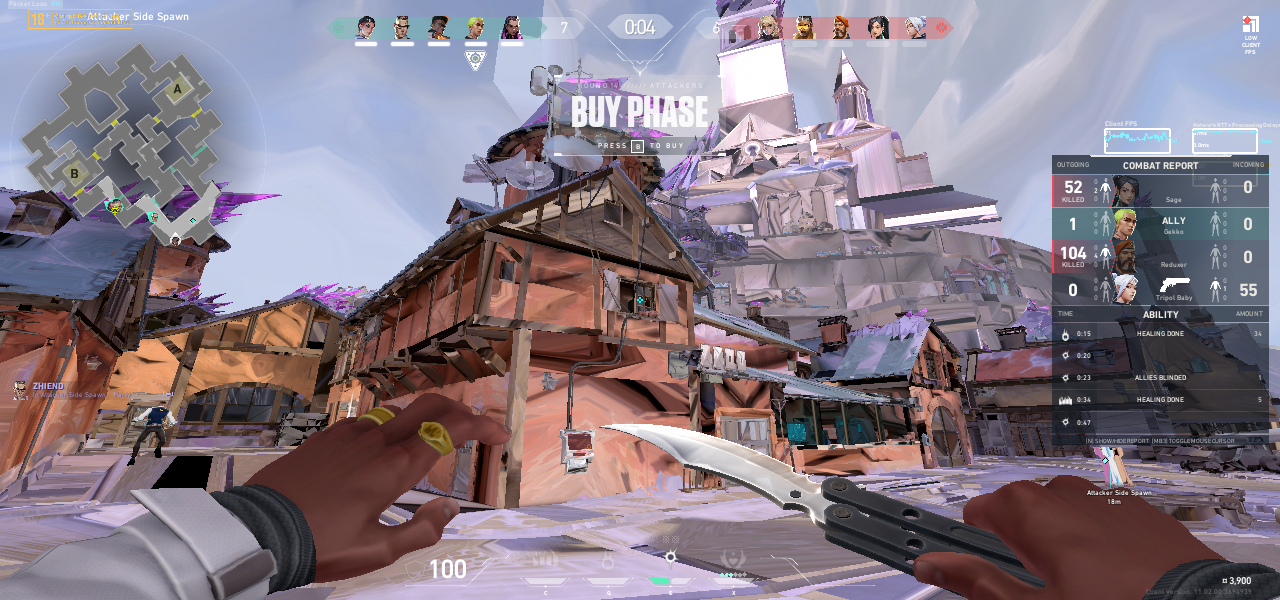Select the white-haired enemy portrait in top bar
This screenshot has height=600, width=1280.
coord(915,28)
